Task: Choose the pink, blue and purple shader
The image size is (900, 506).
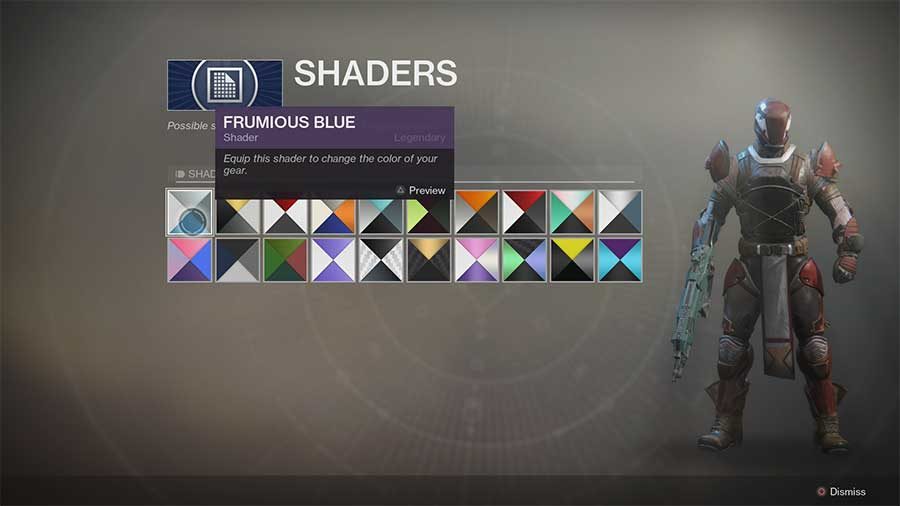Action: click(x=189, y=260)
